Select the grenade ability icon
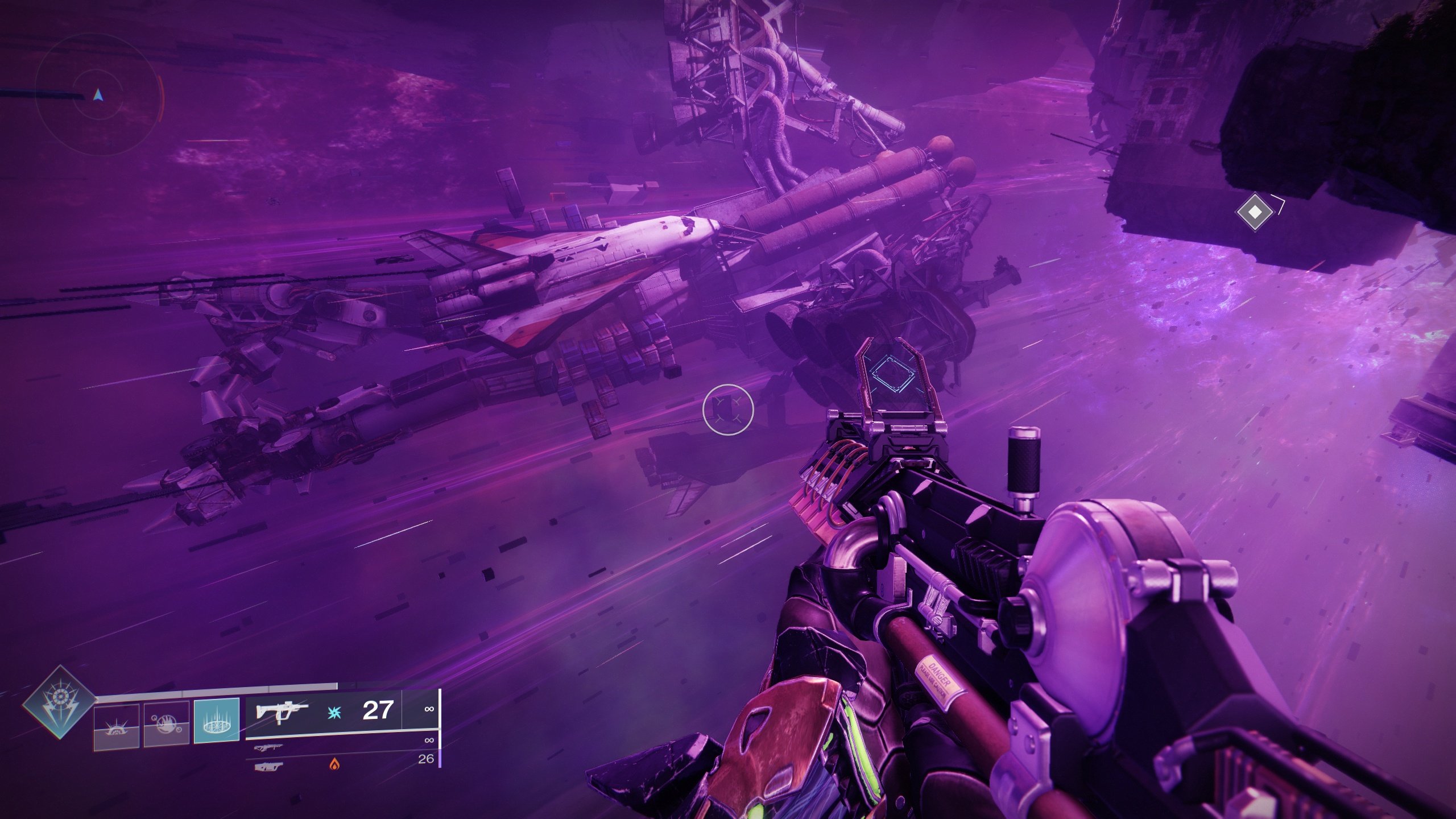The height and width of the screenshot is (819, 1456). click(117, 725)
